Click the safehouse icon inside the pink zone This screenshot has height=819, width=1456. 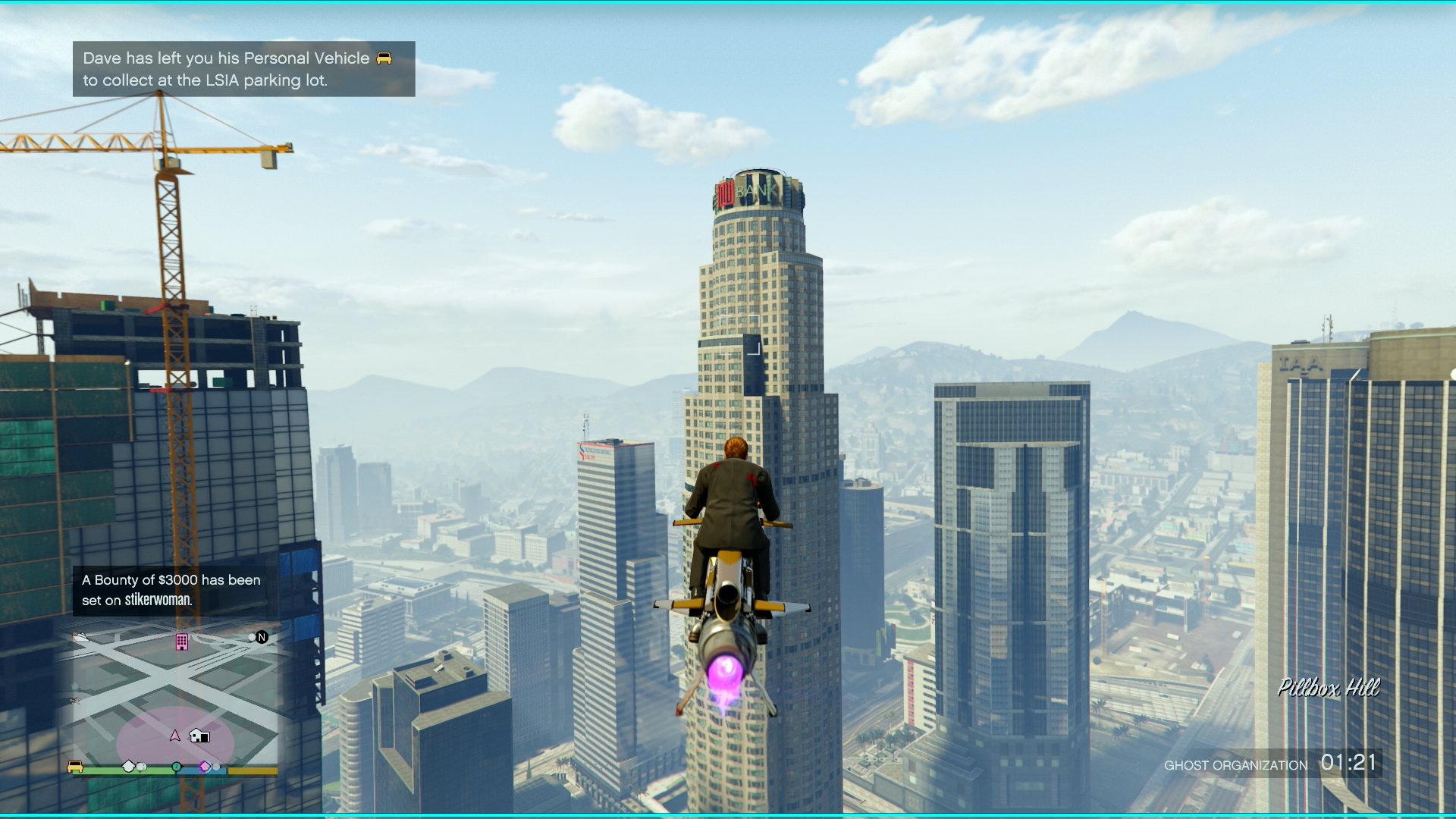[199, 736]
